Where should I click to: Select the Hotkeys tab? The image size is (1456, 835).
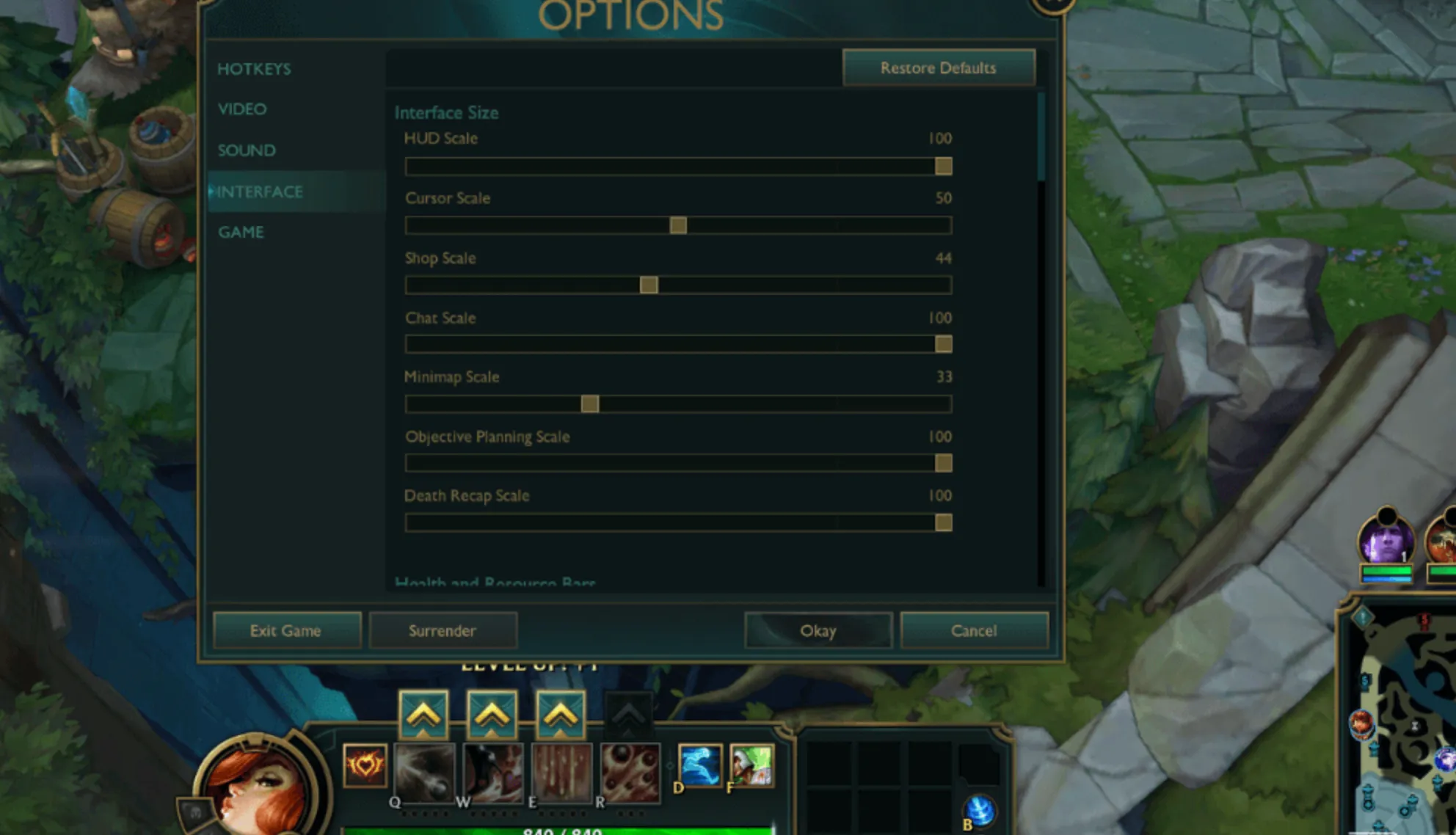pyautogui.click(x=253, y=68)
